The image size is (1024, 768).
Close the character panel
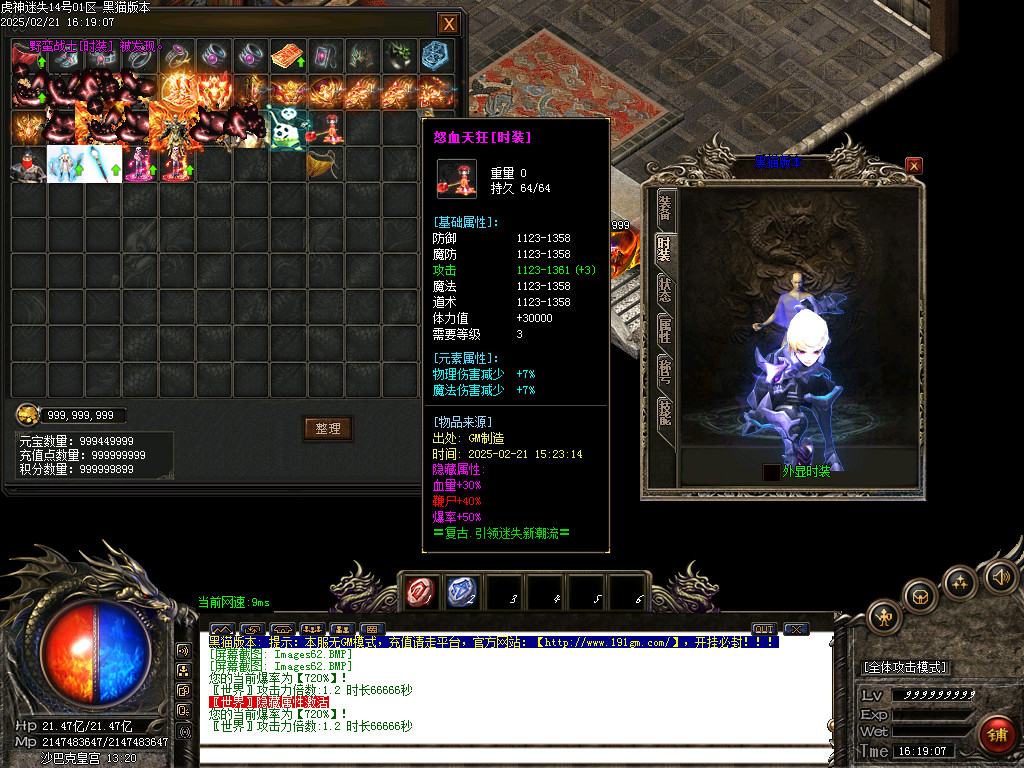tap(914, 165)
